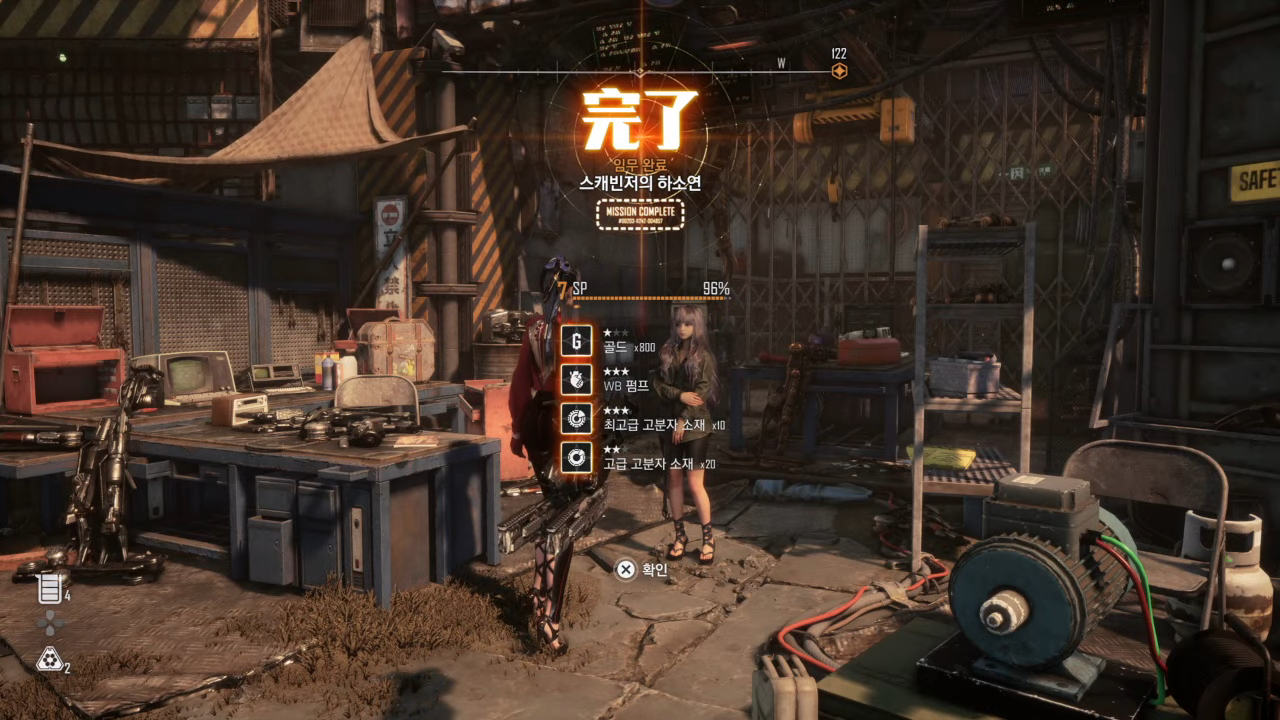Click the Mission Complete stamp badge

coord(640,215)
